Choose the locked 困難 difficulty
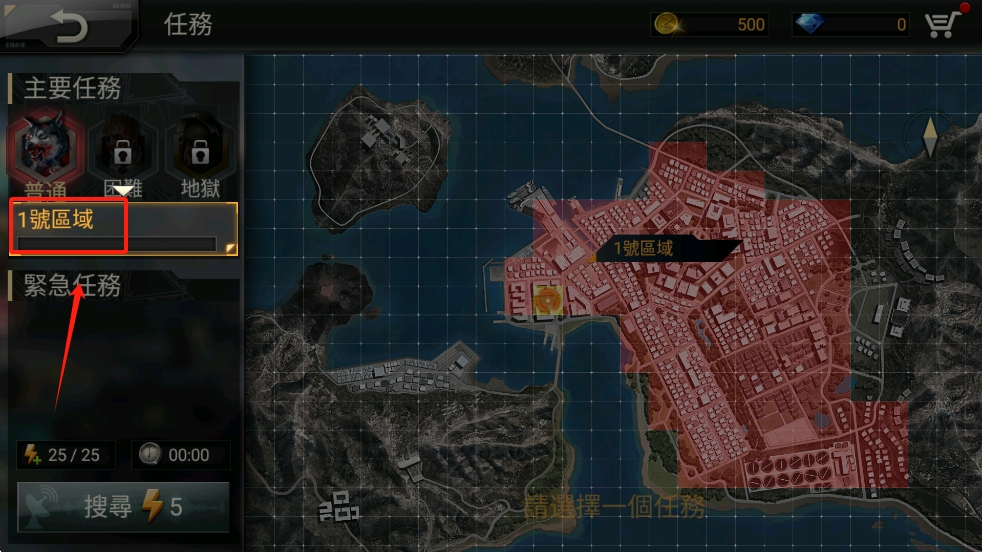Image resolution: width=982 pixels, height=552 pixels. pyautogui.click(x=122, y=152)
